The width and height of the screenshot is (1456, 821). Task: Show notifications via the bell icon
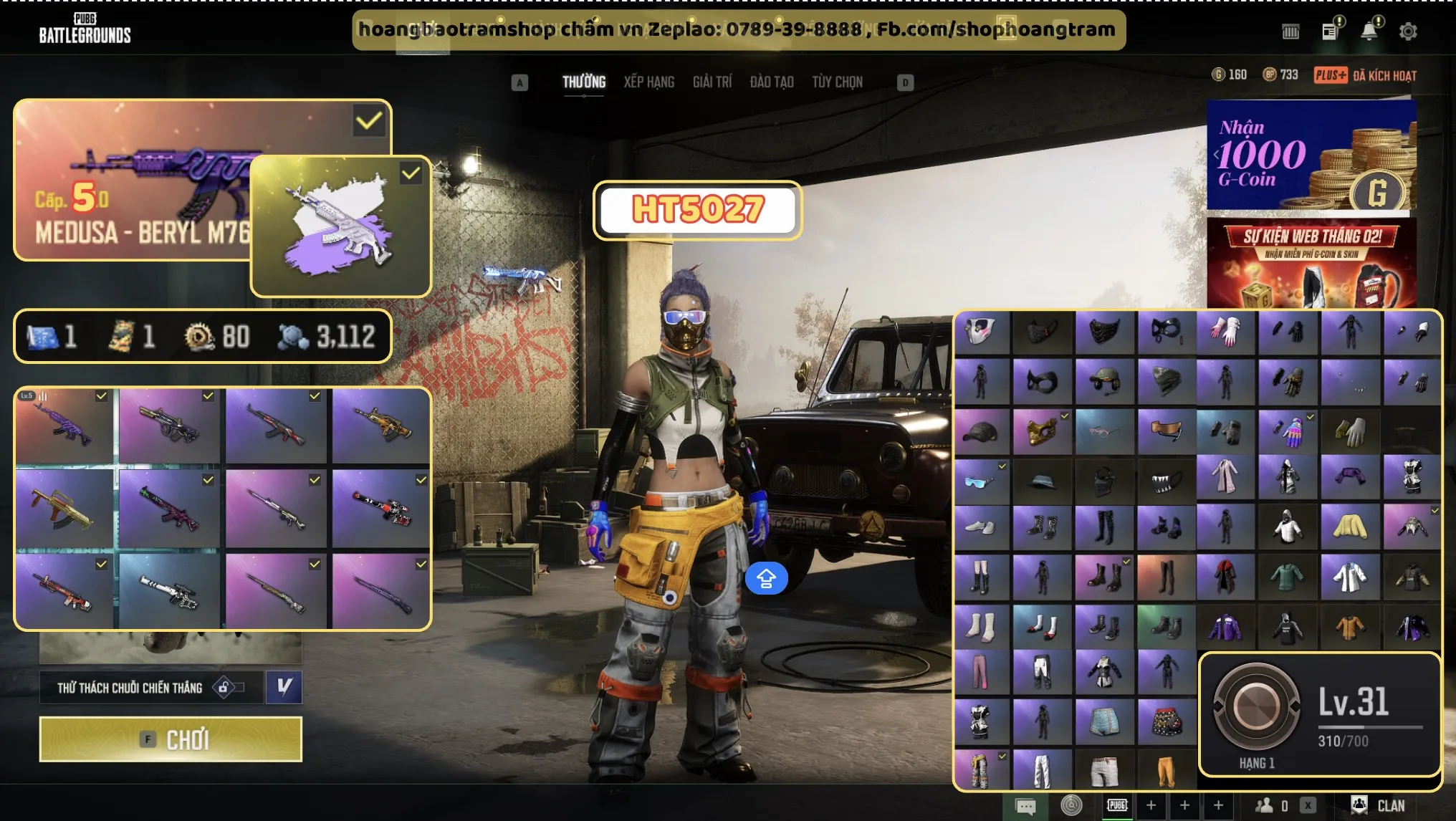pos(1369,32)
